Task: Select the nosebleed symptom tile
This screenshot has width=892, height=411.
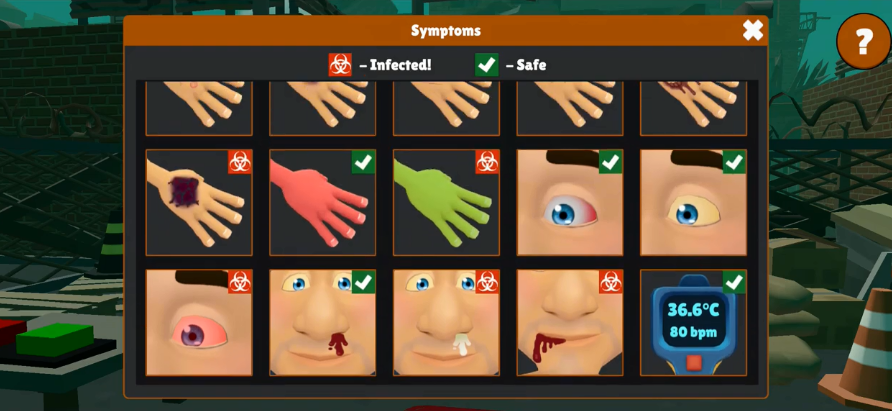Action: (322, 323)
